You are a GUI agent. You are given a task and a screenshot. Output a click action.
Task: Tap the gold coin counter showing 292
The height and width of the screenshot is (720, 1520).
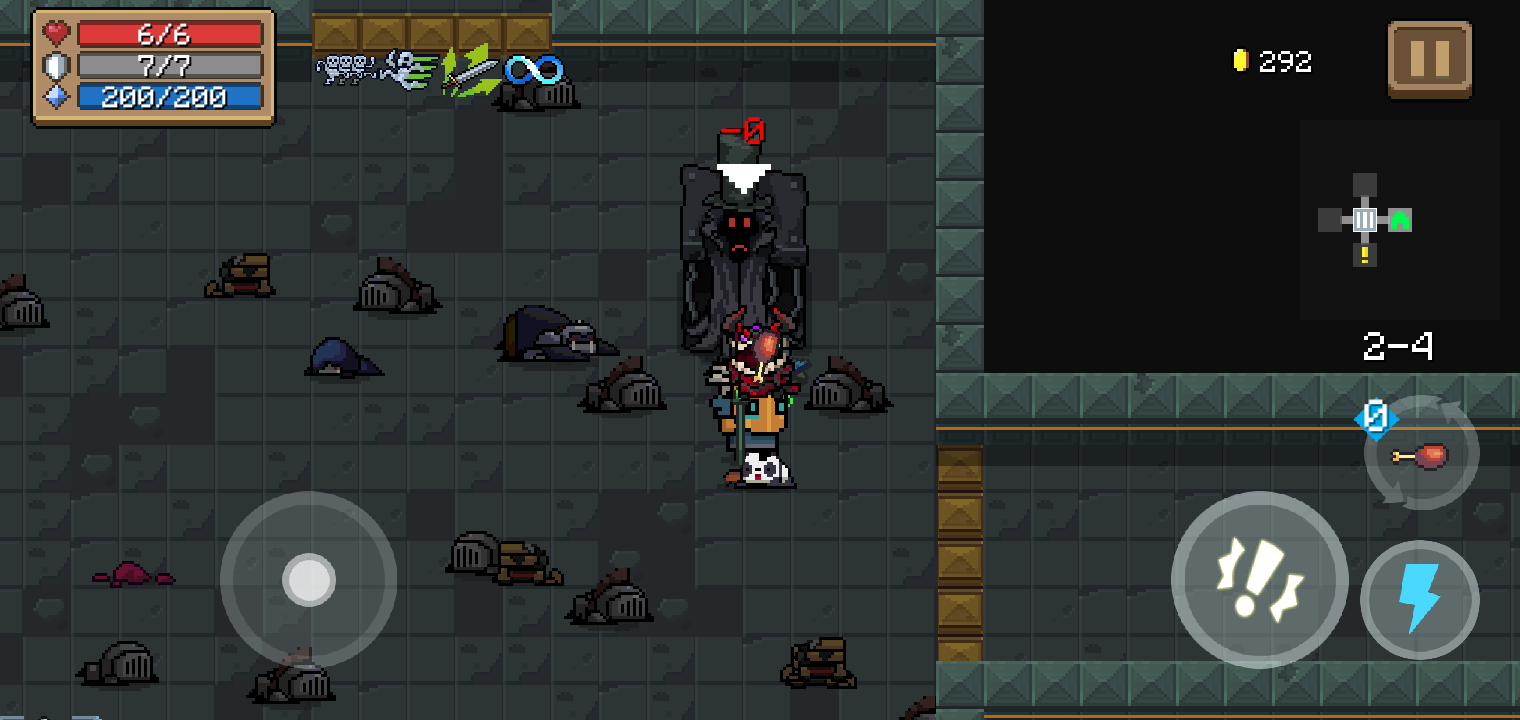[x=1271, y=60]
